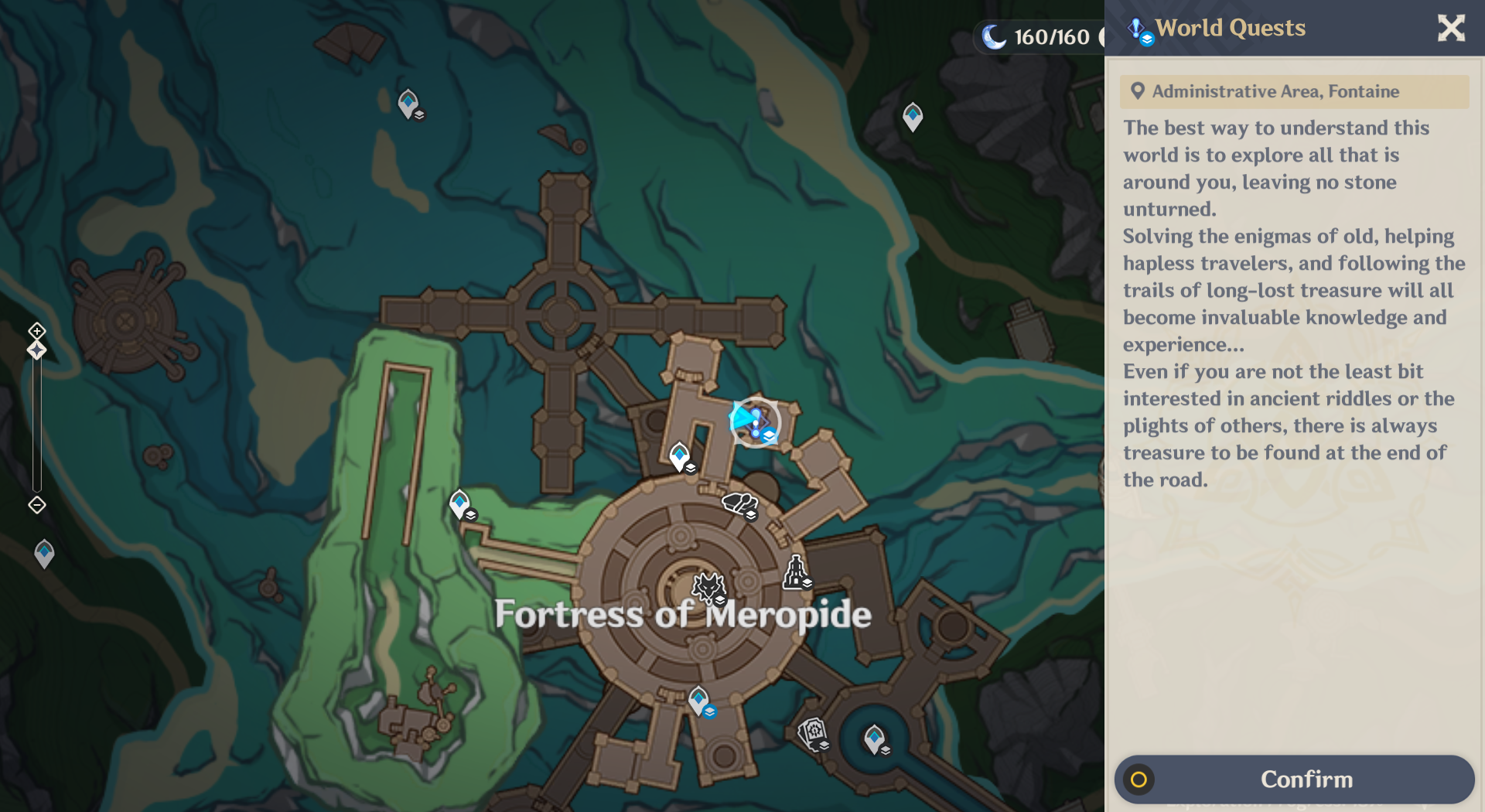Click the zoom in icon on the map

(36, 333)
